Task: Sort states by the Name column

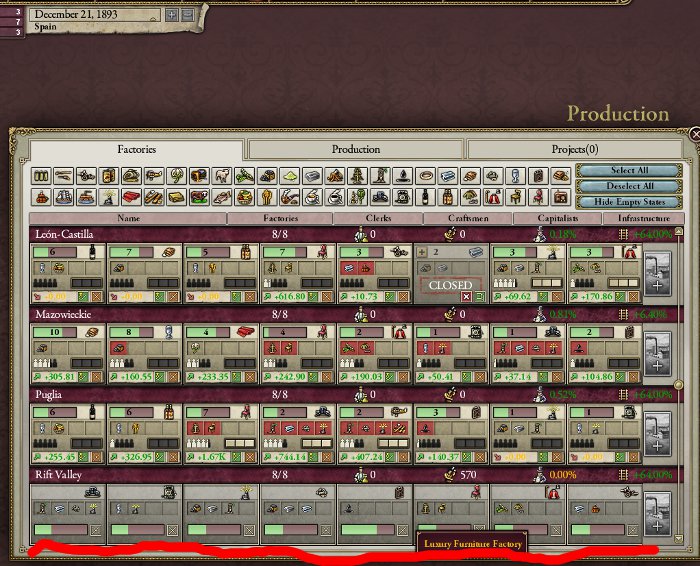Action: (128, 217)
